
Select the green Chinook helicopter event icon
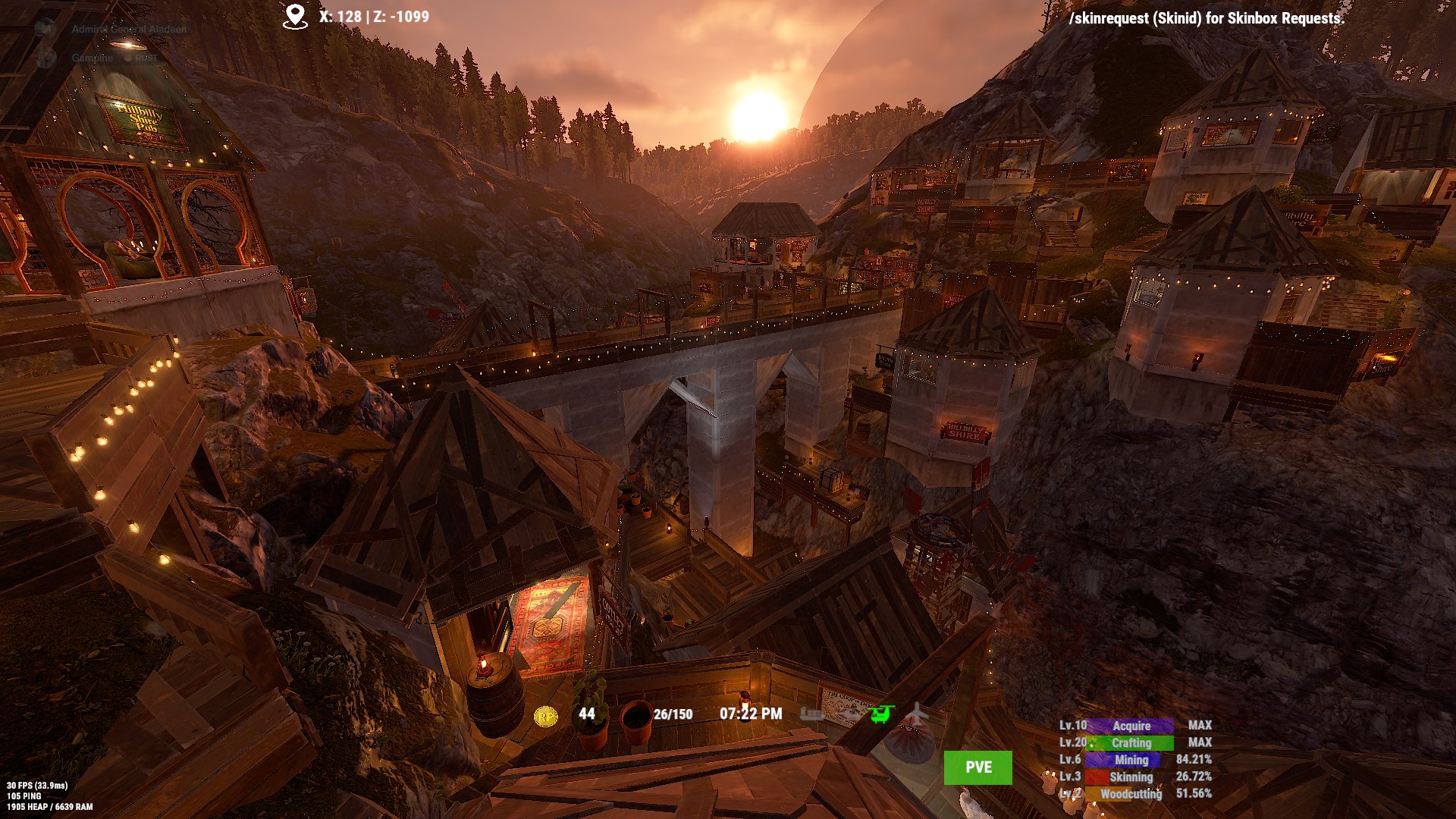(x=882, y=714)
